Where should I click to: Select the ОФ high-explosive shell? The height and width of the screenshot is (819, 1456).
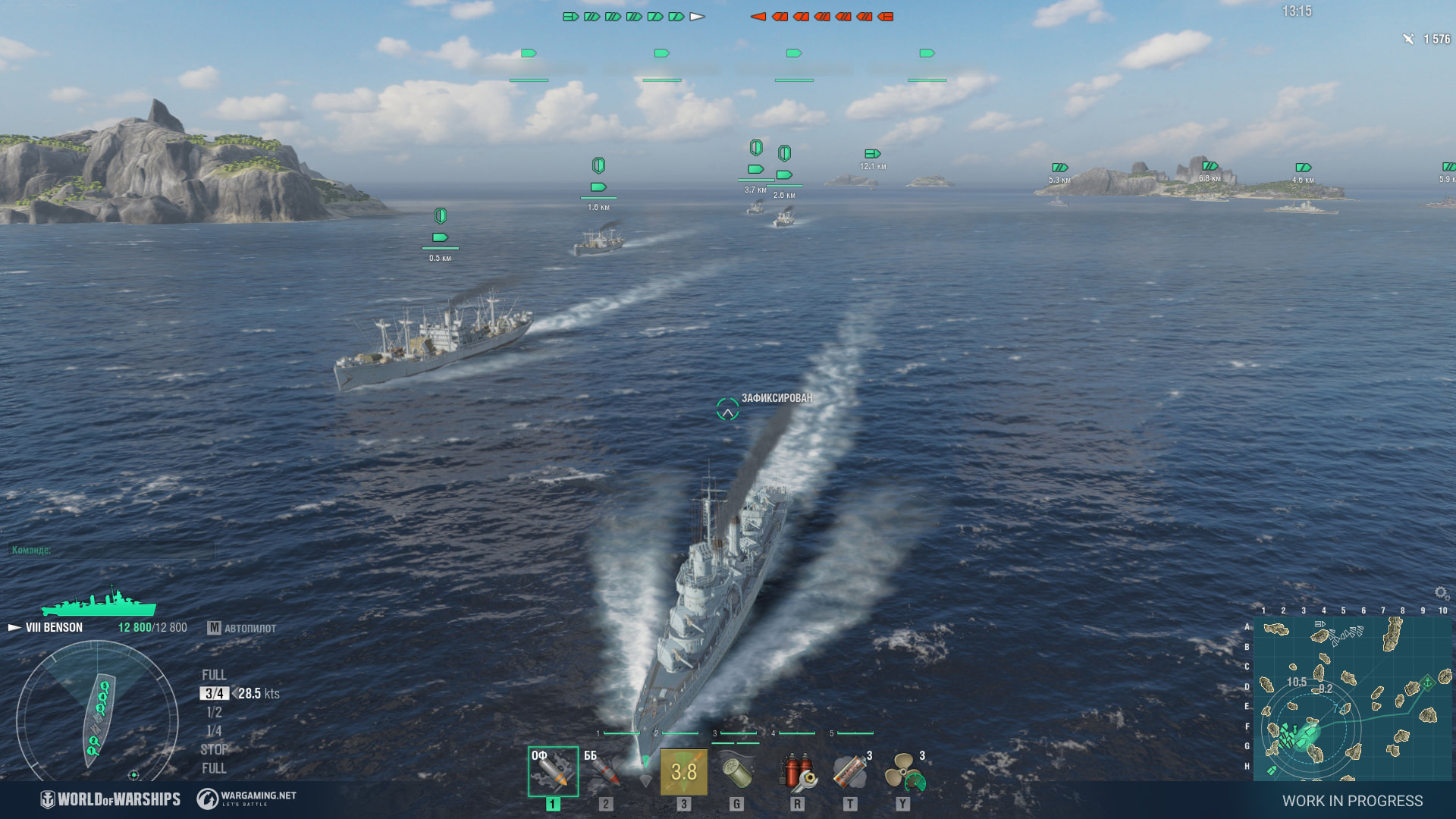pos(553,772)
